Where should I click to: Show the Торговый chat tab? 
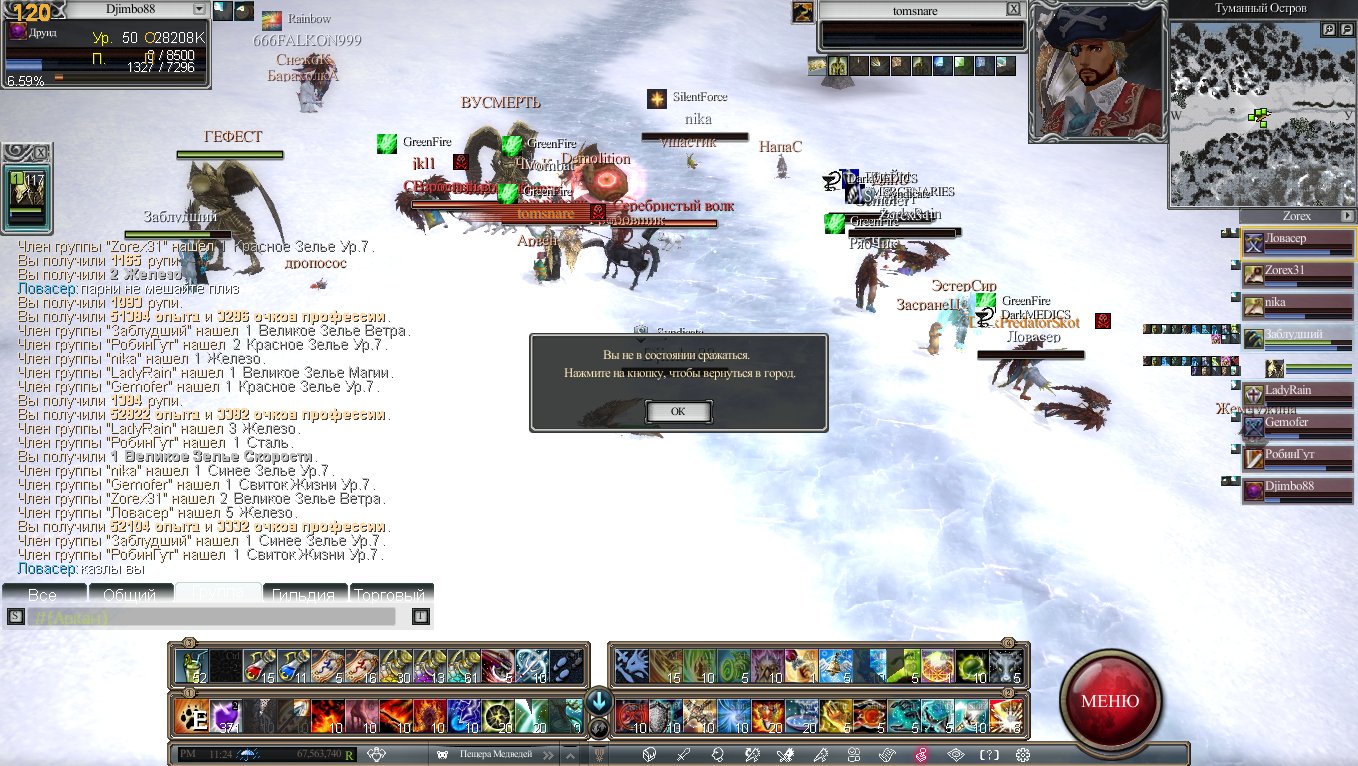click(391, 594)
